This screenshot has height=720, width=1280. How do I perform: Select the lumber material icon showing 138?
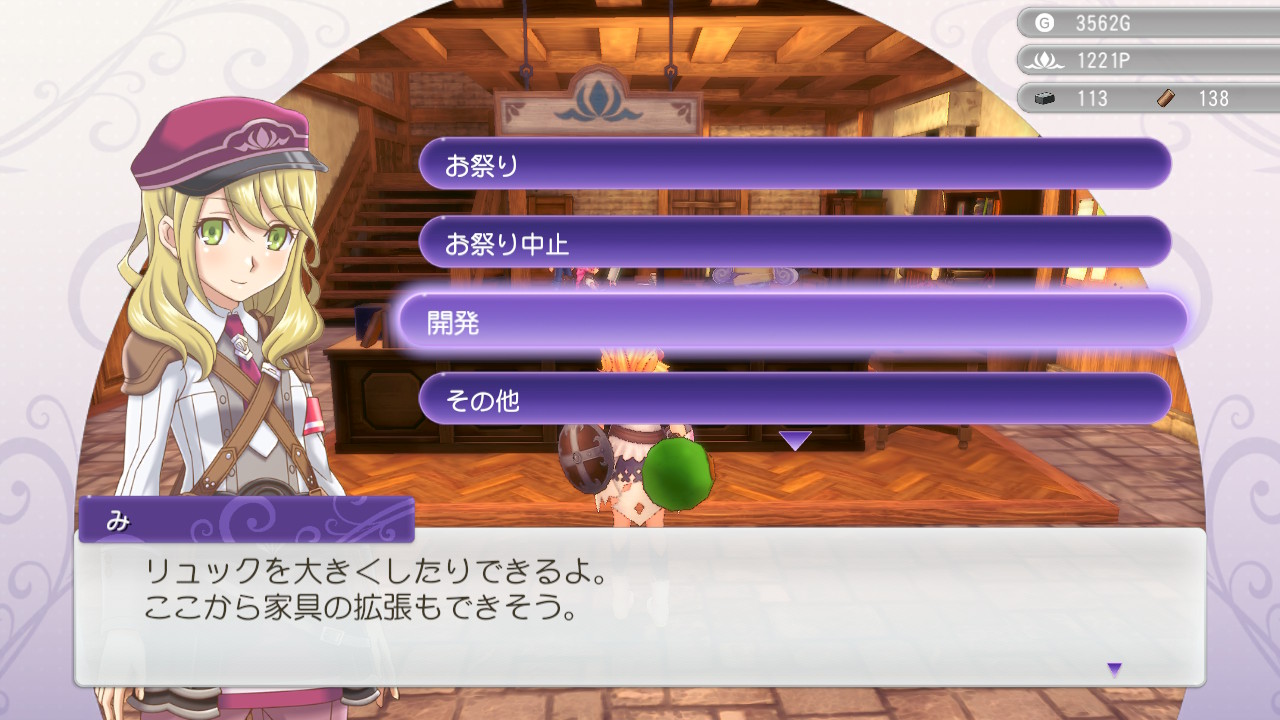[1163, 98]
